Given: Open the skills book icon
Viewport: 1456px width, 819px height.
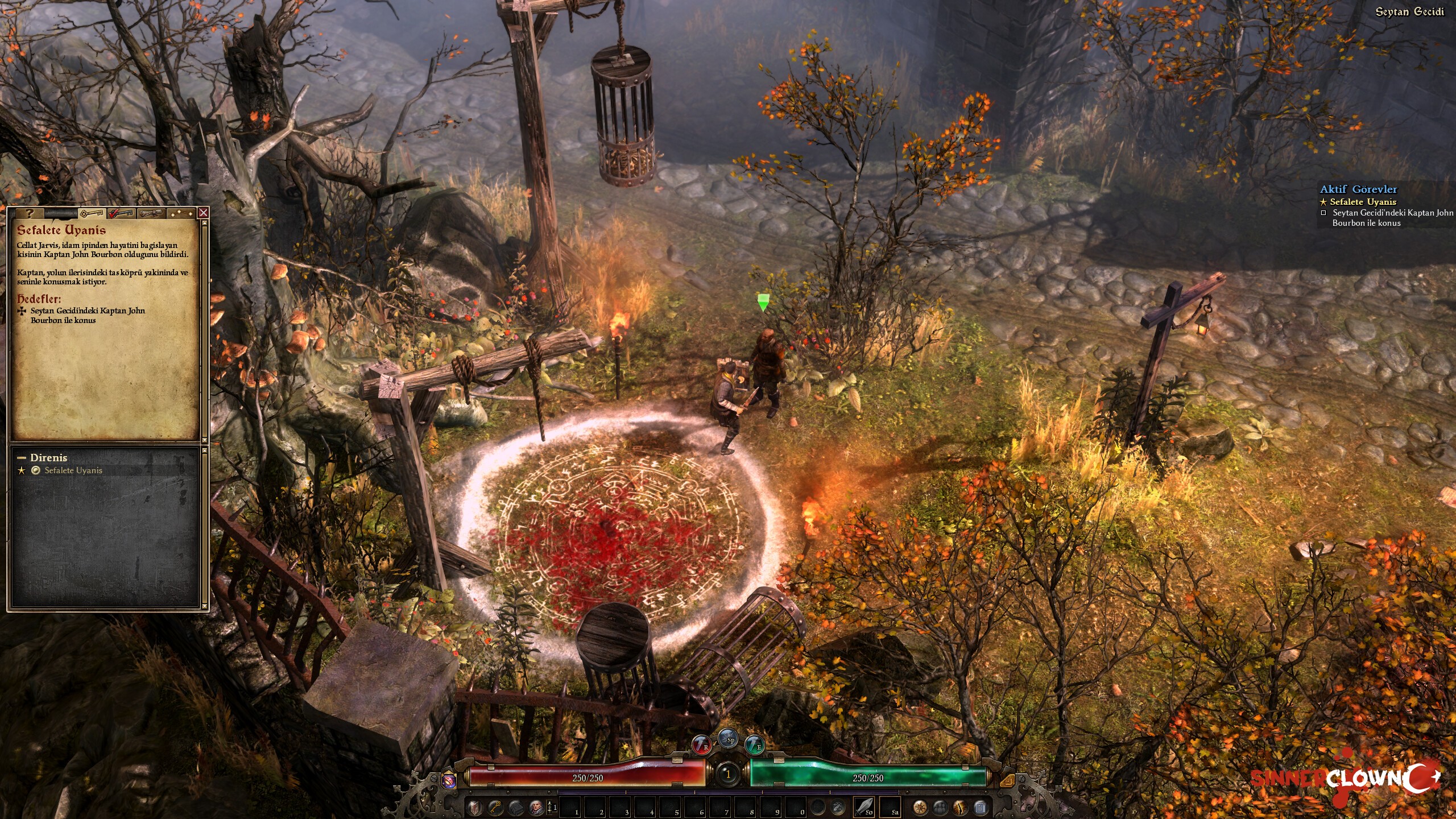Looking at the screenshot, I should [x=515, y=807].
